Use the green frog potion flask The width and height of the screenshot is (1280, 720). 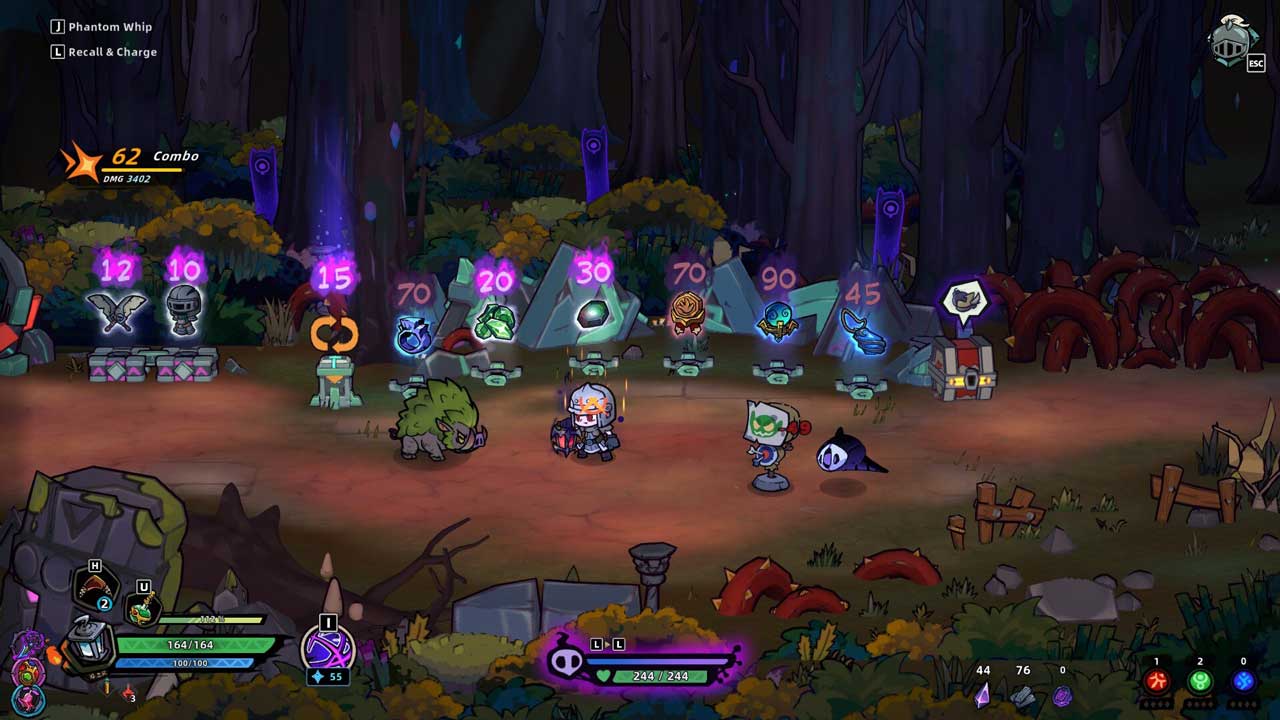[x=141, y=608]
